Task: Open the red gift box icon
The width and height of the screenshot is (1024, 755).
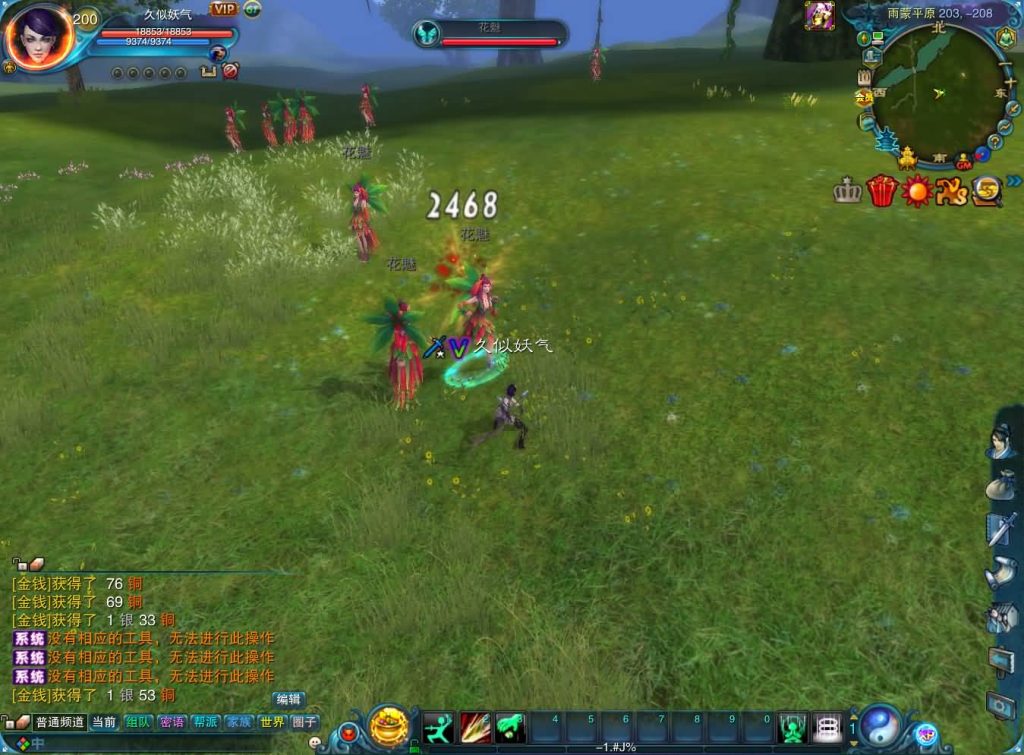Action: click(881, 190)
